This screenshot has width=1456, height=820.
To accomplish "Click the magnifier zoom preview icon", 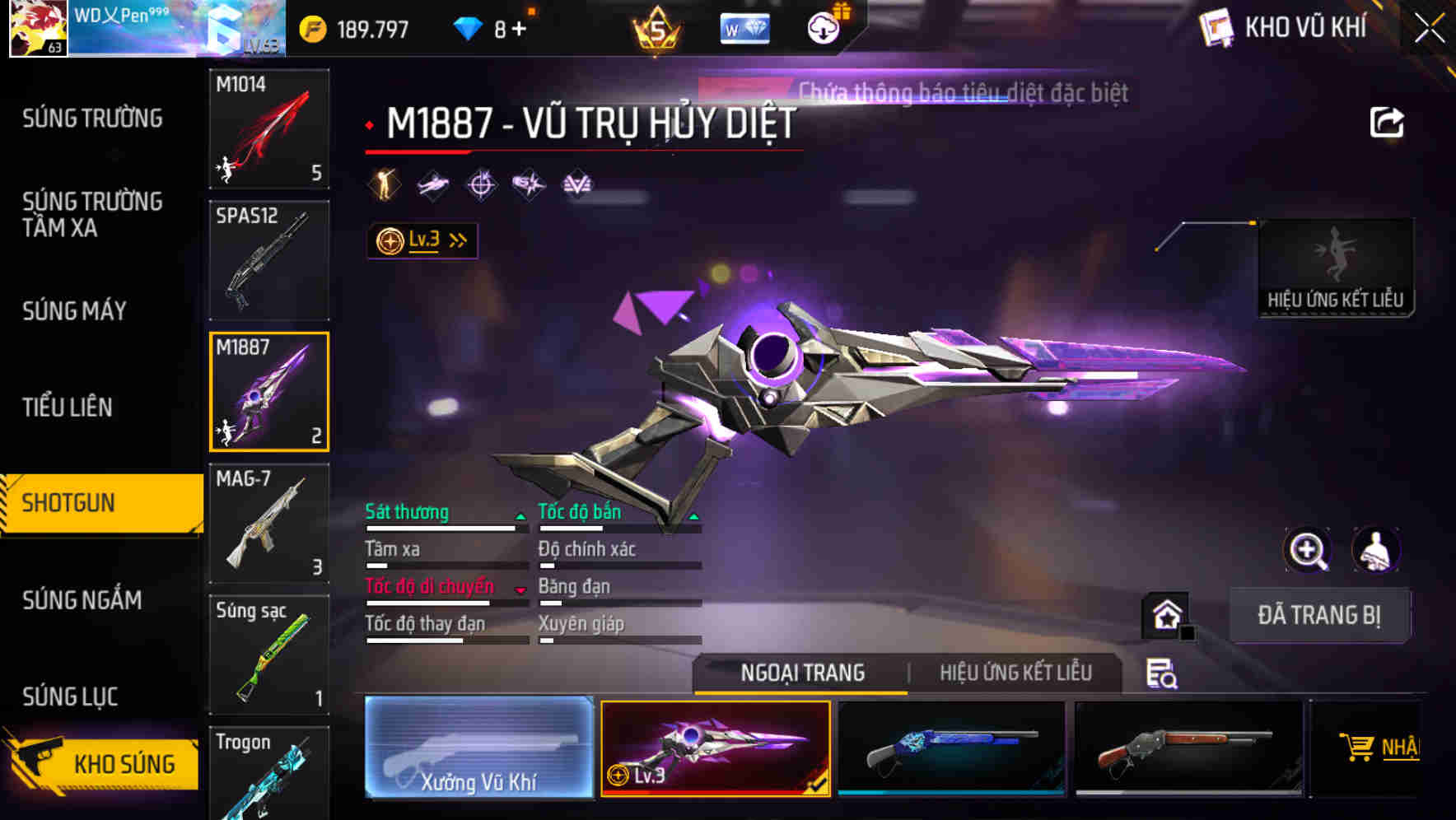I will pos(1308,550).
